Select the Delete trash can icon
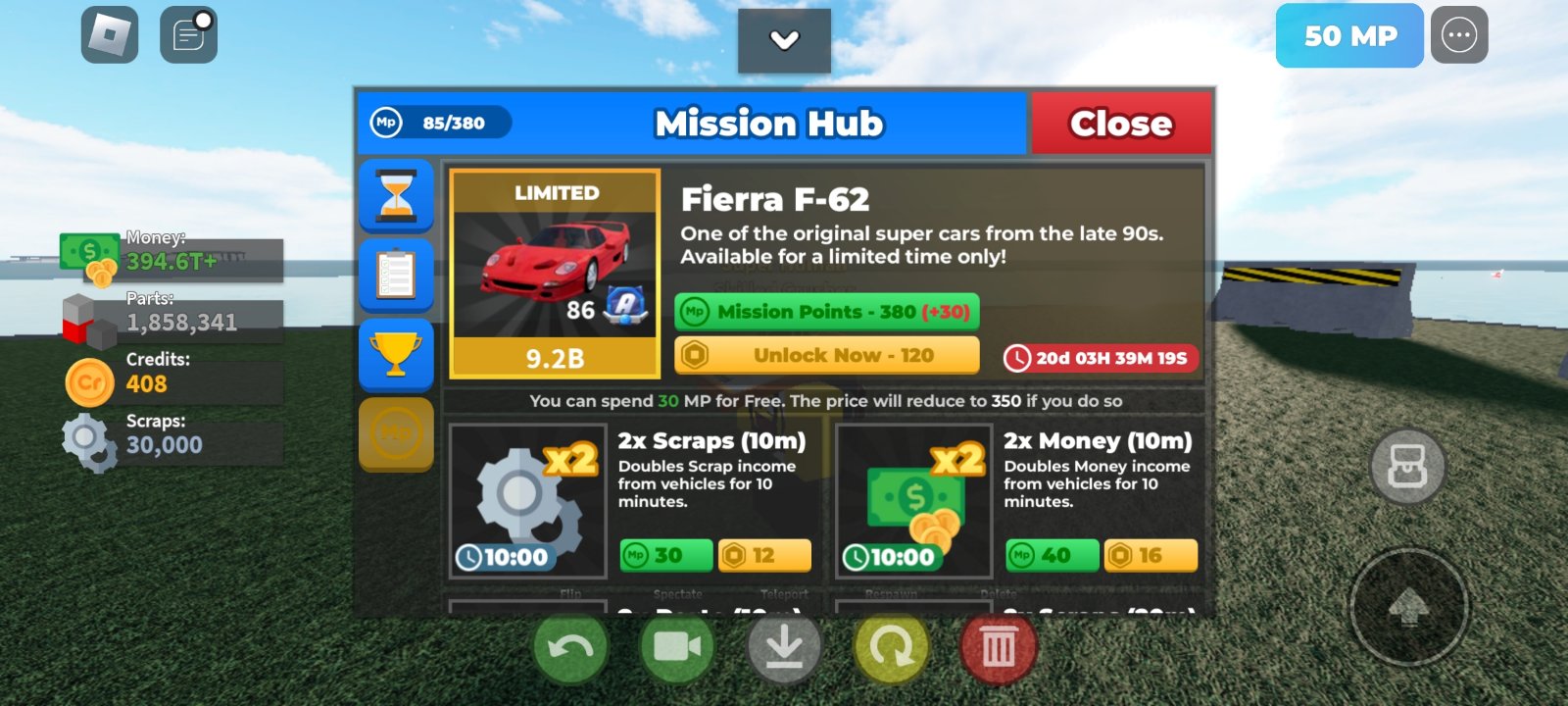This screenshot has width=1568, height=706. pos(997,646)
